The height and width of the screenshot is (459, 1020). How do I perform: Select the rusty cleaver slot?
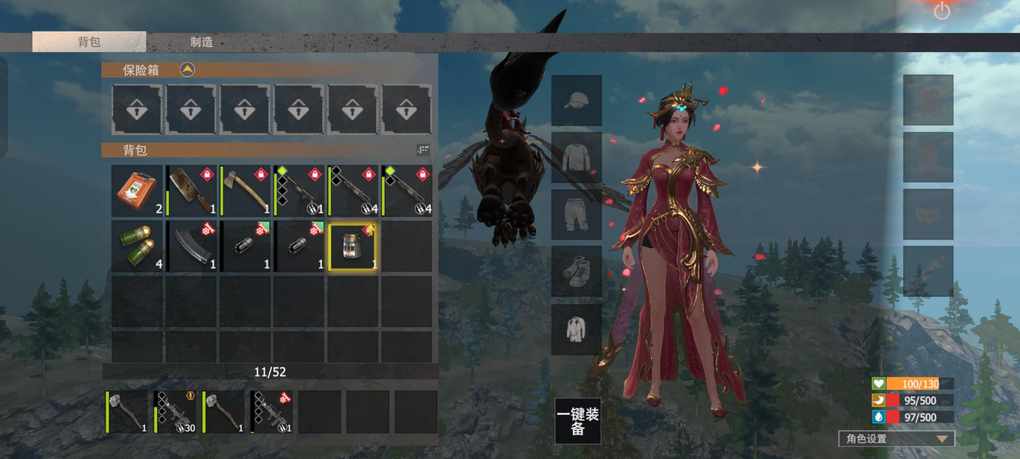(x=191, y=191)
